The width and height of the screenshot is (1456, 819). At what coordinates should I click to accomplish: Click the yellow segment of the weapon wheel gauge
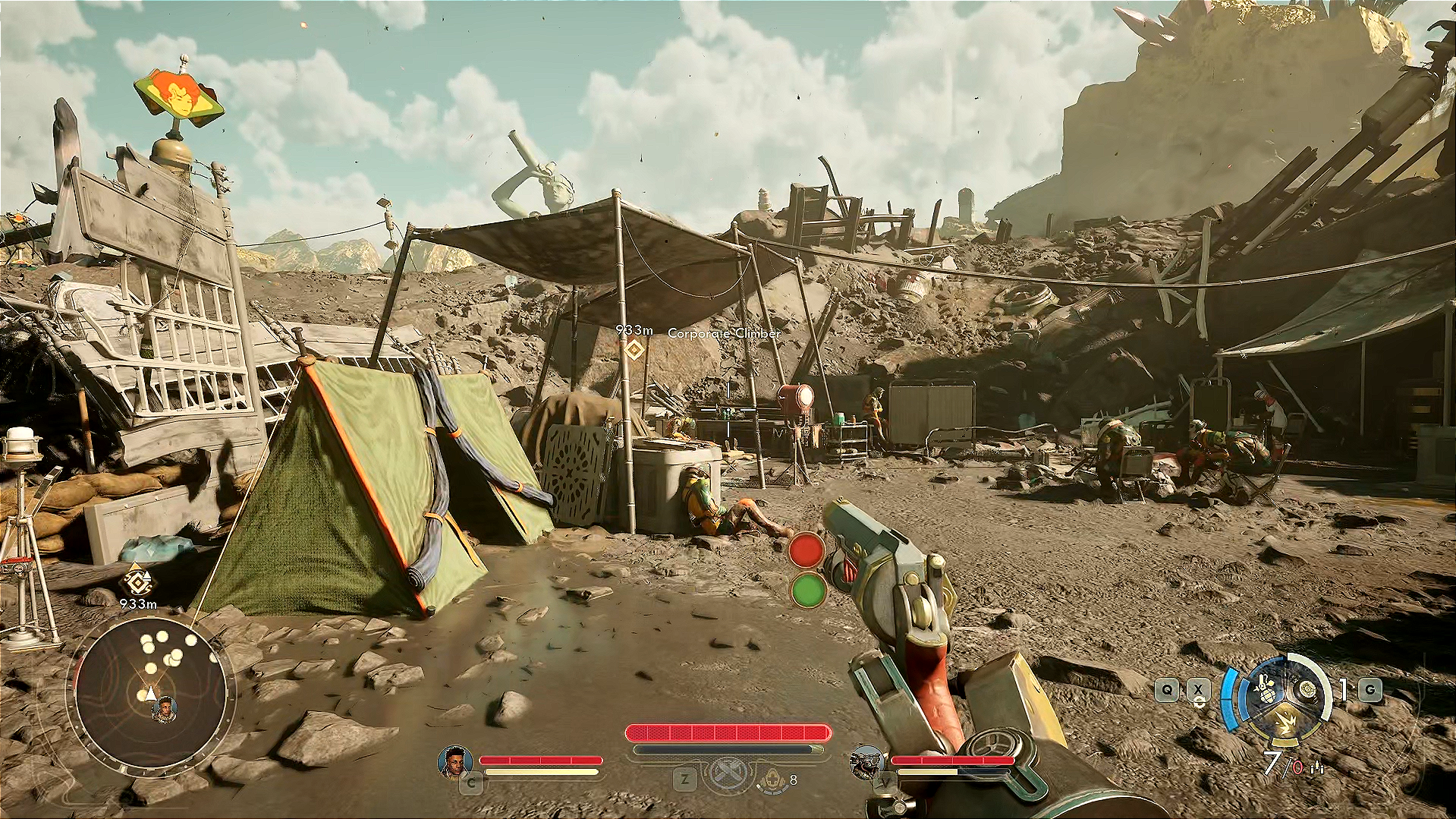[x=1285, y=741]
